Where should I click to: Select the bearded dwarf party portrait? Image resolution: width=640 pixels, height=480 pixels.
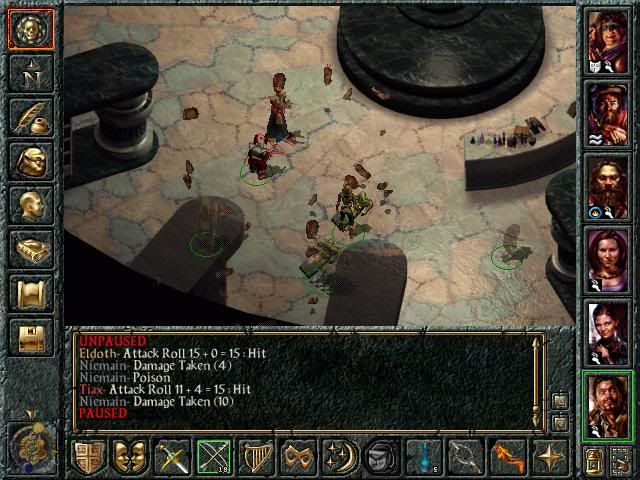coord(607,189)
